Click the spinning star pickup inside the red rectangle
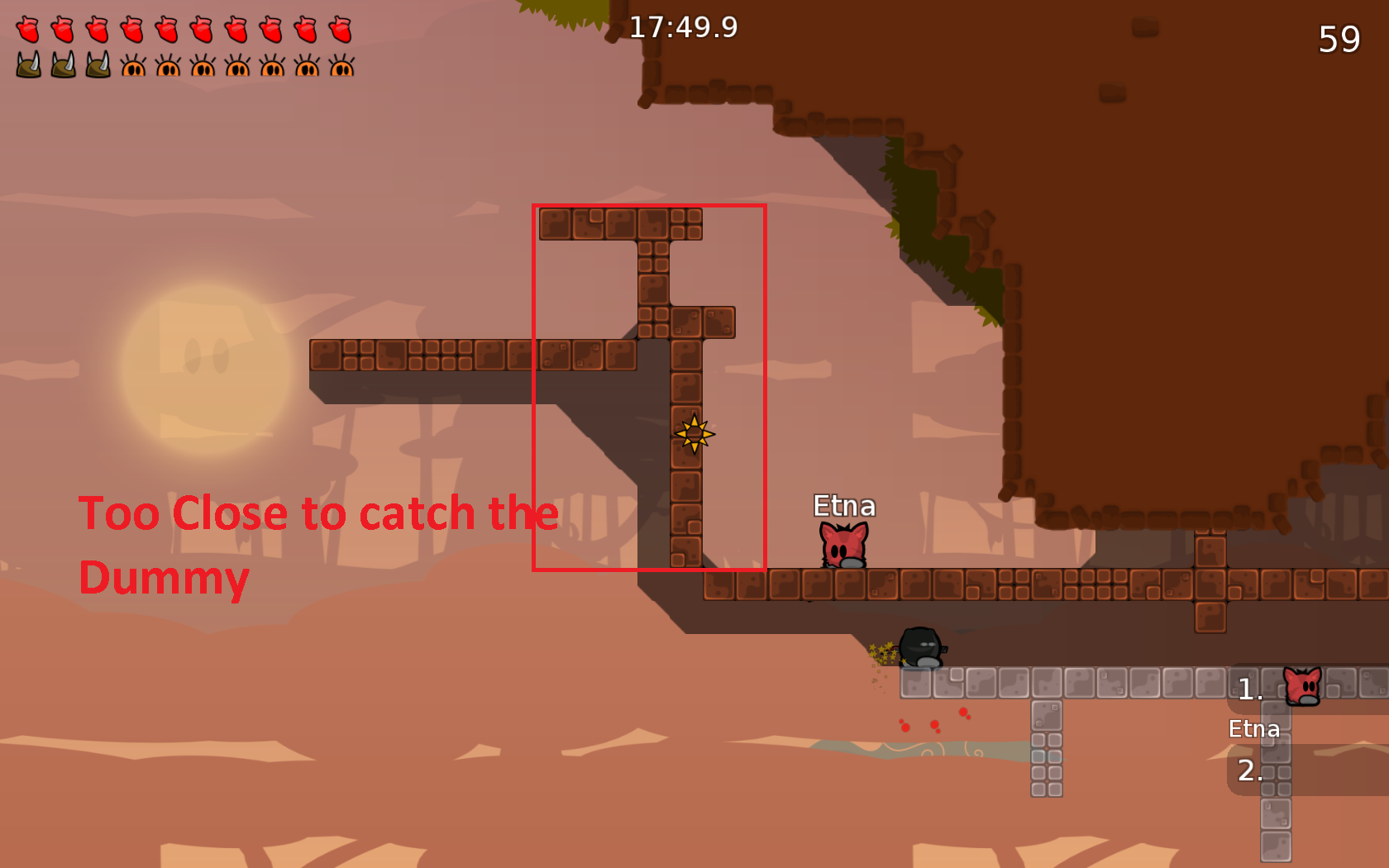Viewport: 1389px width, 868px height. click(x=693, y=435)
